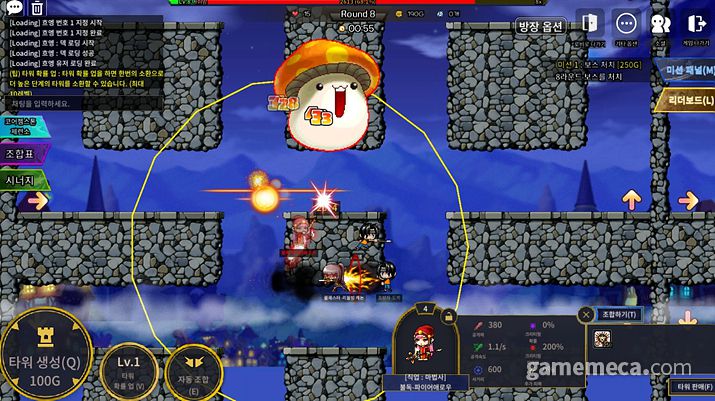Select the combination recipe thumbnail
715x401 pixels.
(605, 339)
